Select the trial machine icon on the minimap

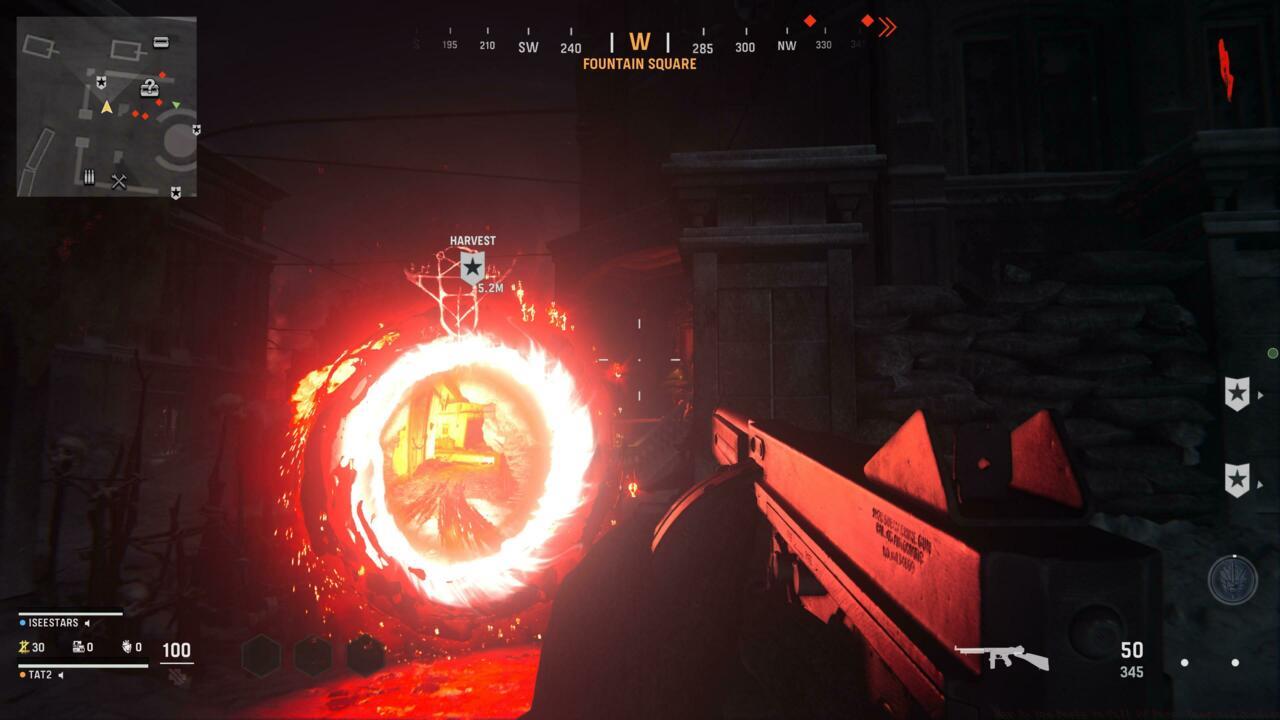[88, 177]
